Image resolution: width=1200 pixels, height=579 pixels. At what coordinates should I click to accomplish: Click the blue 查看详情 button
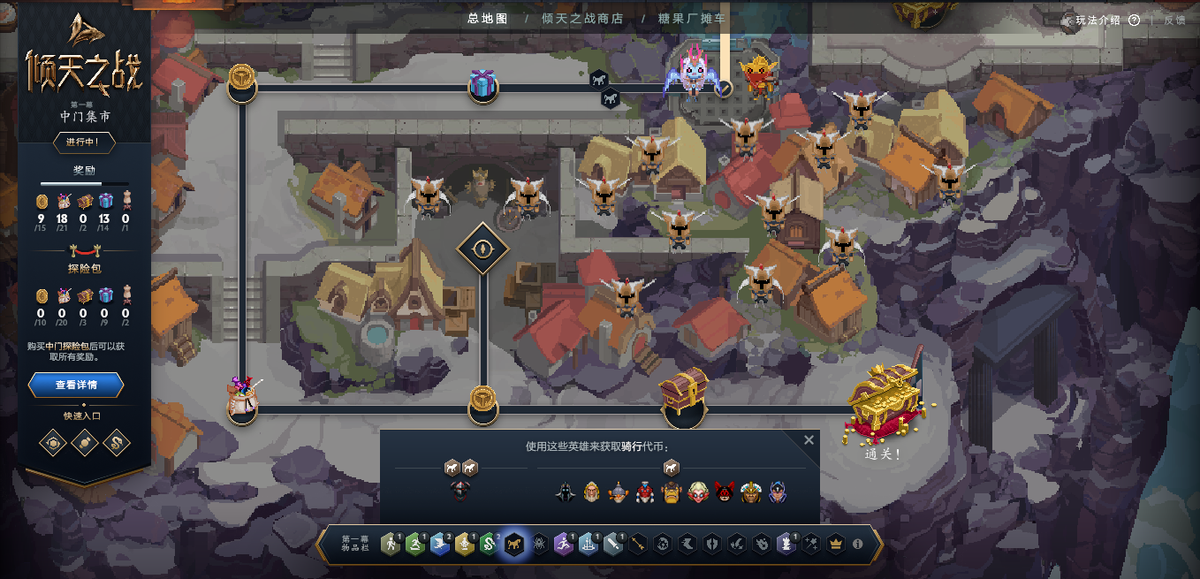pyautogui.click(x=76, y=385)
